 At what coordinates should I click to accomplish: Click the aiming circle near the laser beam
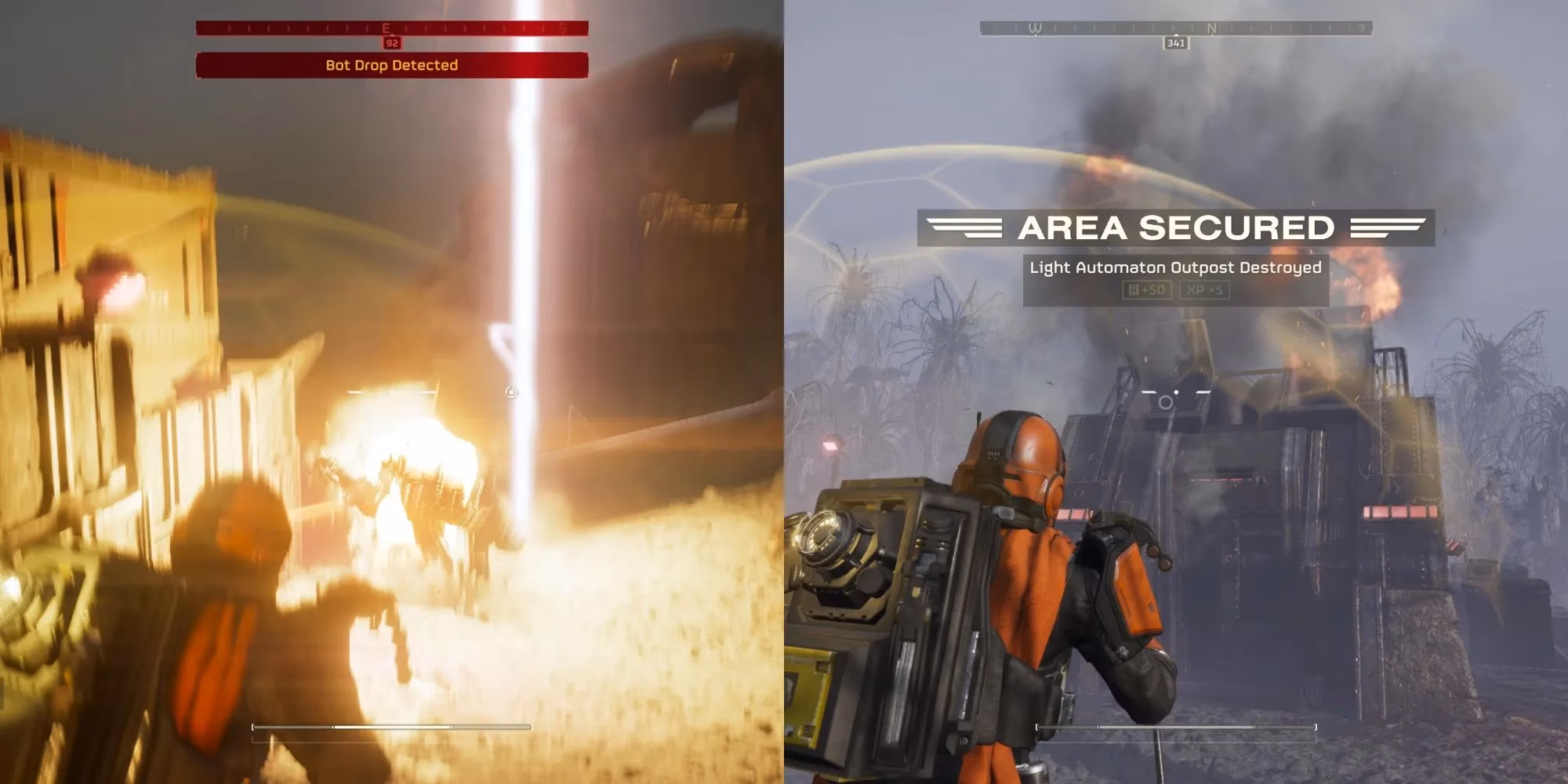[512, 390]
